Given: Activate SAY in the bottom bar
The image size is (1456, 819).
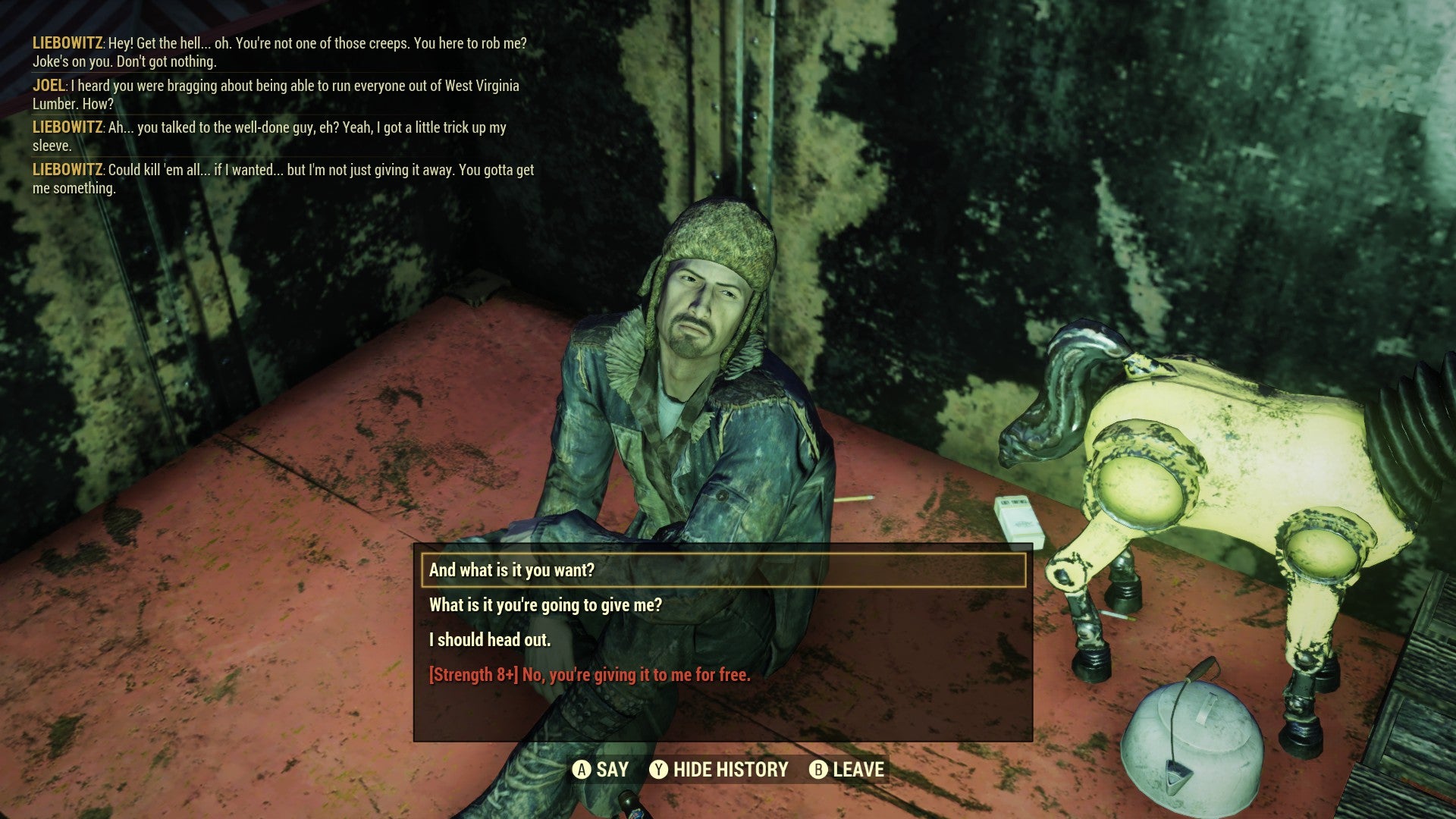Looking at the screenshot, I should pyautogui.click(x=610, y=769).
